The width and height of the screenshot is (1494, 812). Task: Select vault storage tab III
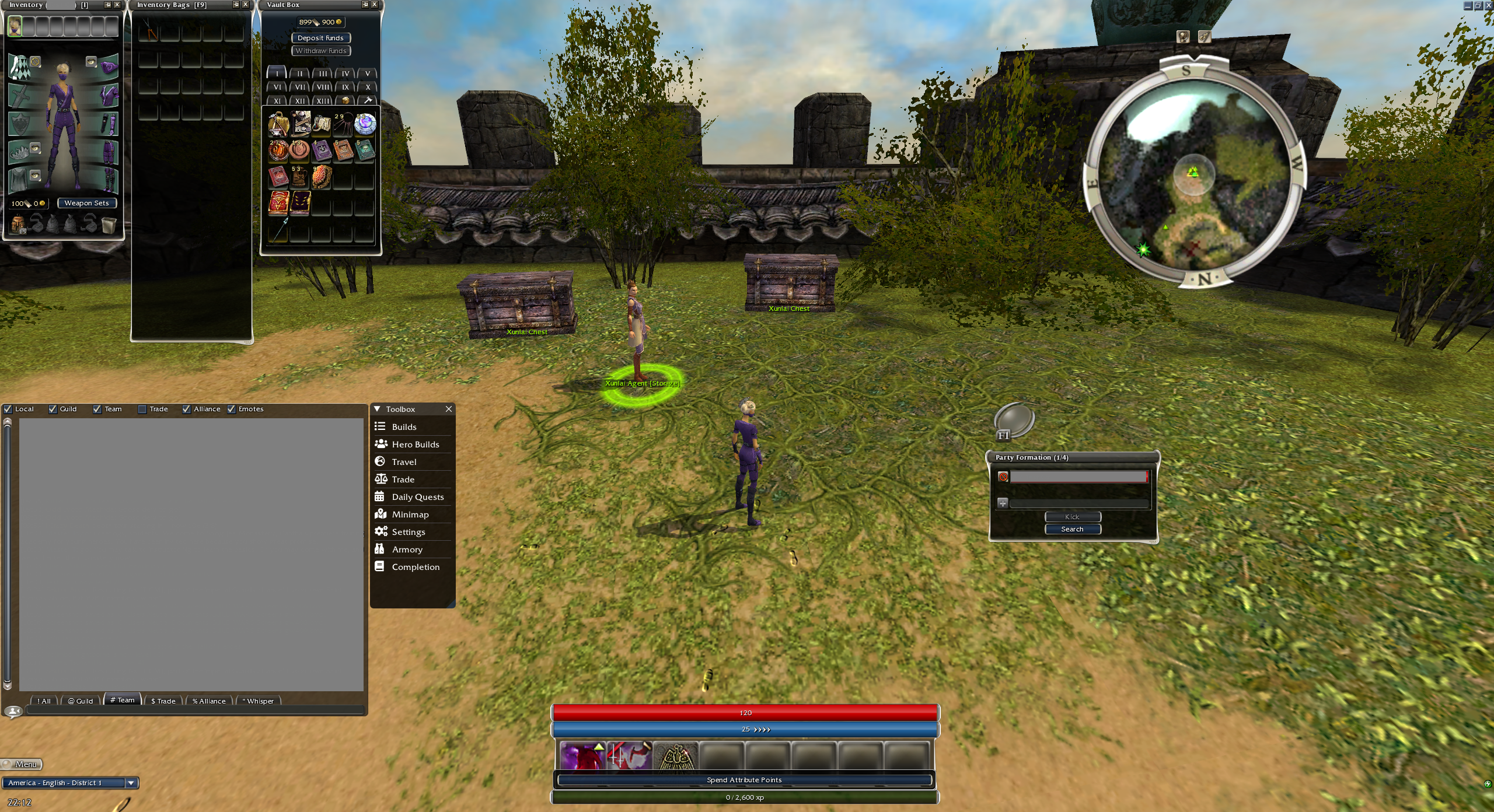pos(323,73)
